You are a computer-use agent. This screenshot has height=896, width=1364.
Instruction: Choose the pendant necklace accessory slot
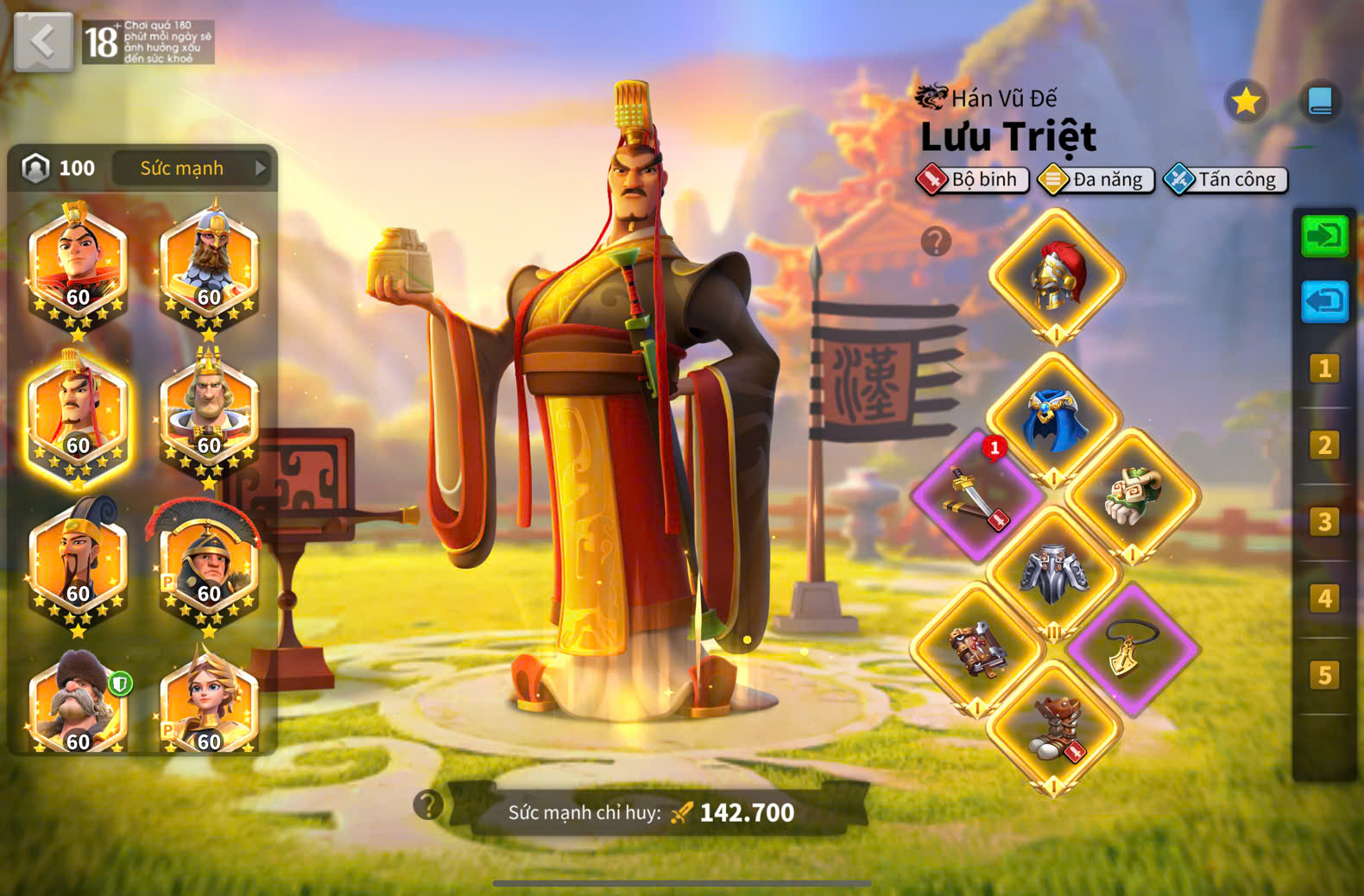[1132, 649]
